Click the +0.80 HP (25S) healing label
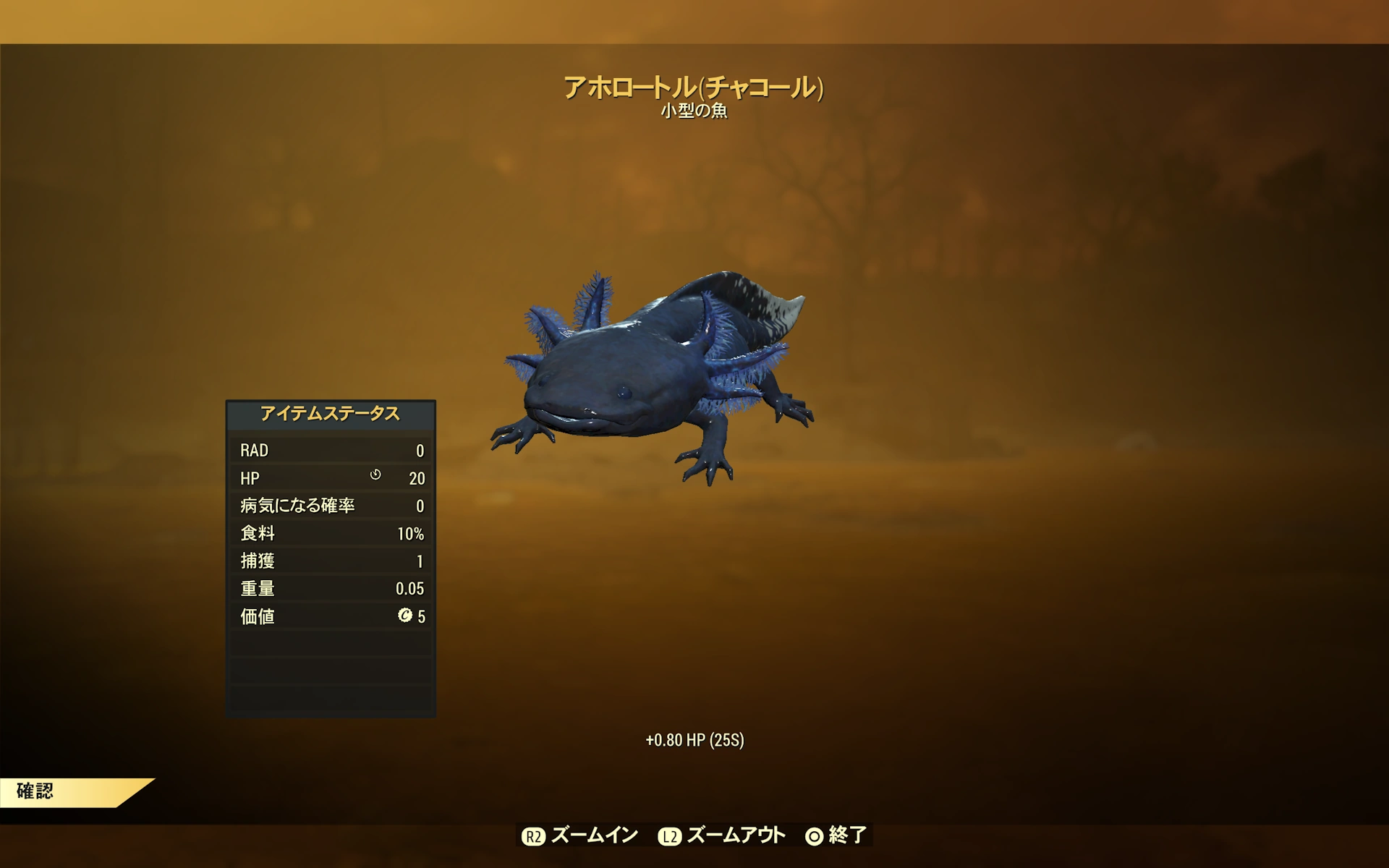Image resolution: width=1389 pixels, height=868 pixels. coord(694,740)
